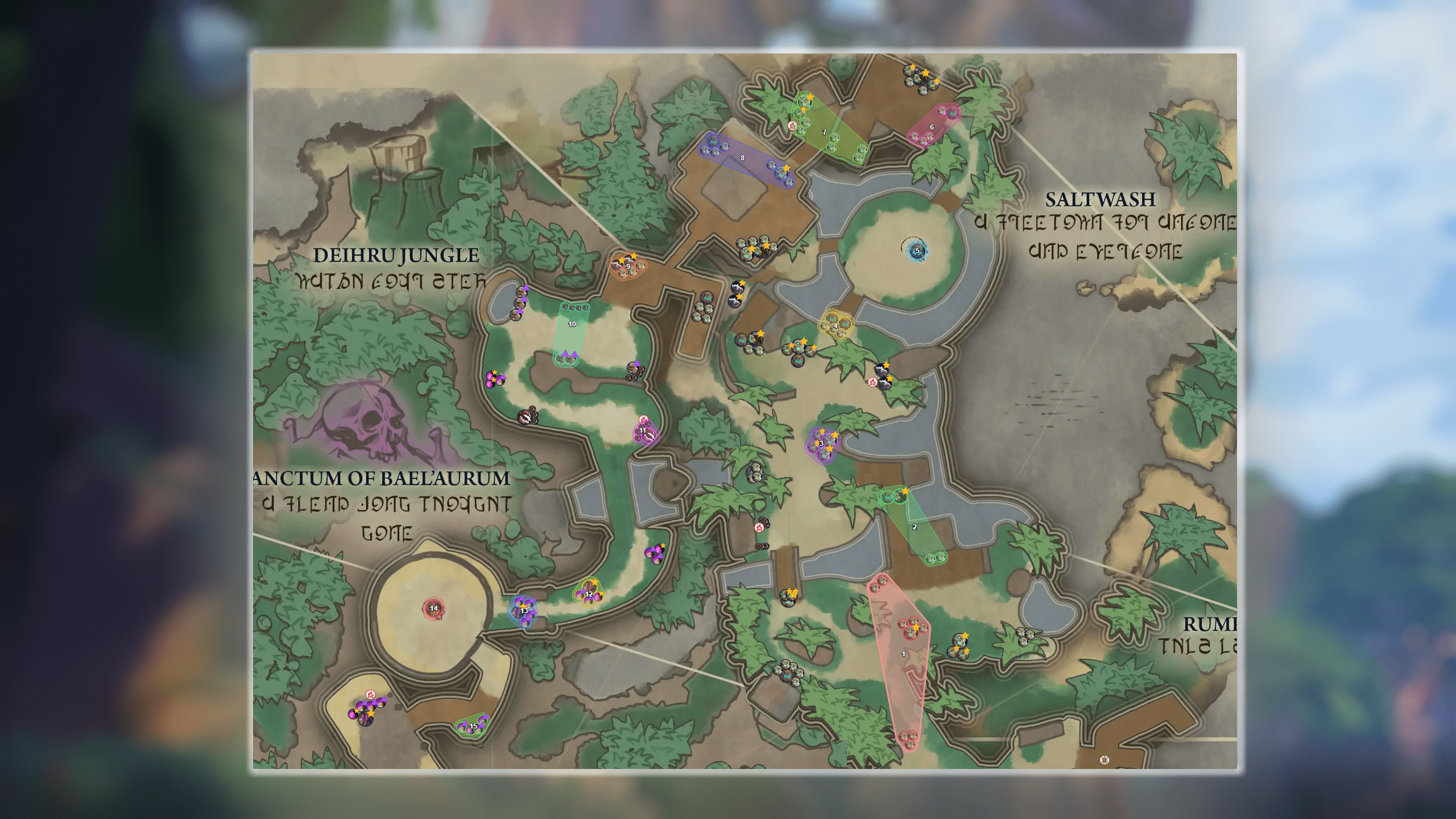Viewport: 1456px width, 819px height.
Task: Choose the green pull 15 group
Action: (x=473, y=726)
